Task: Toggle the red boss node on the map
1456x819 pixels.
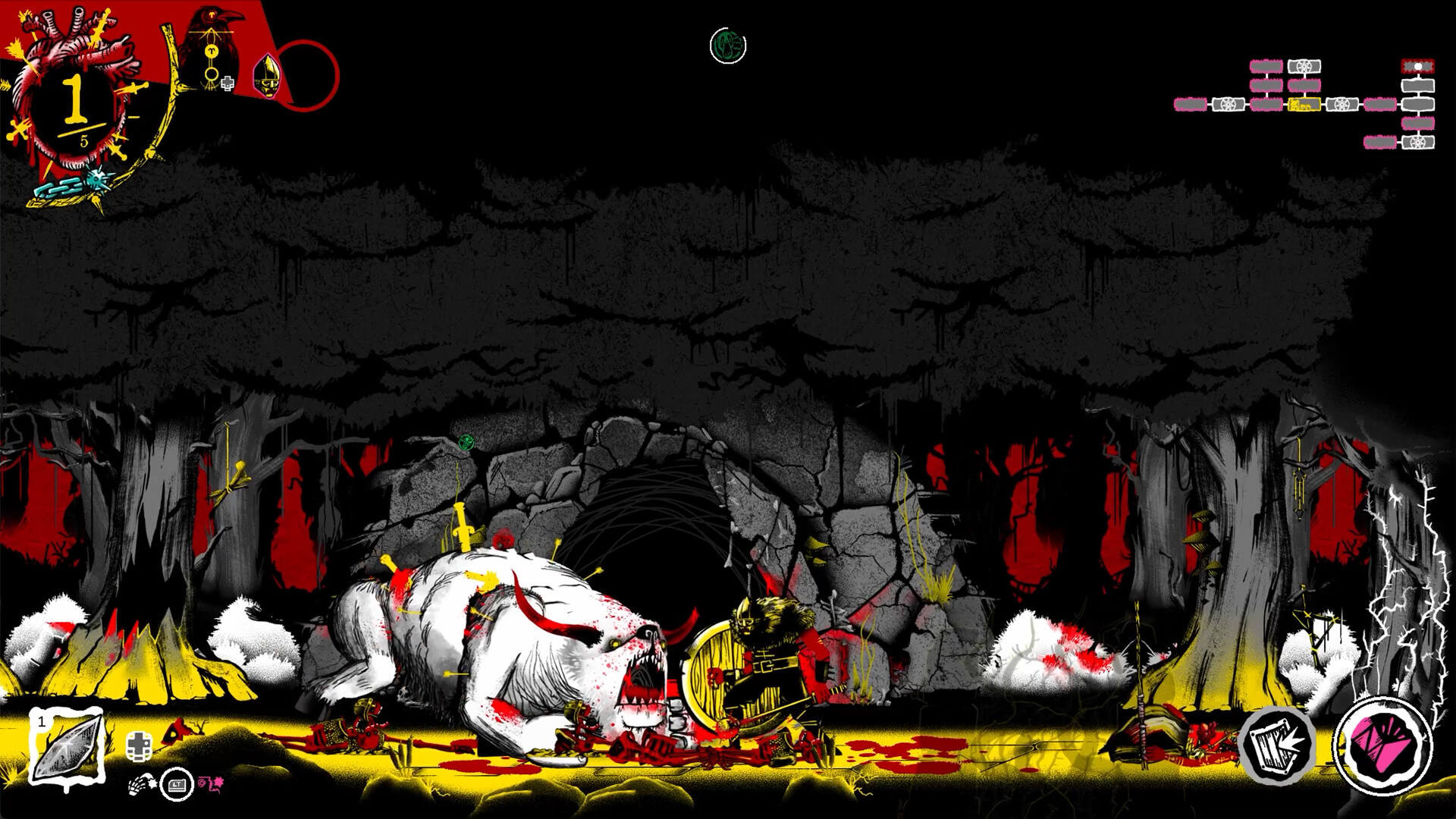Action: click(x=1417, y=67)
